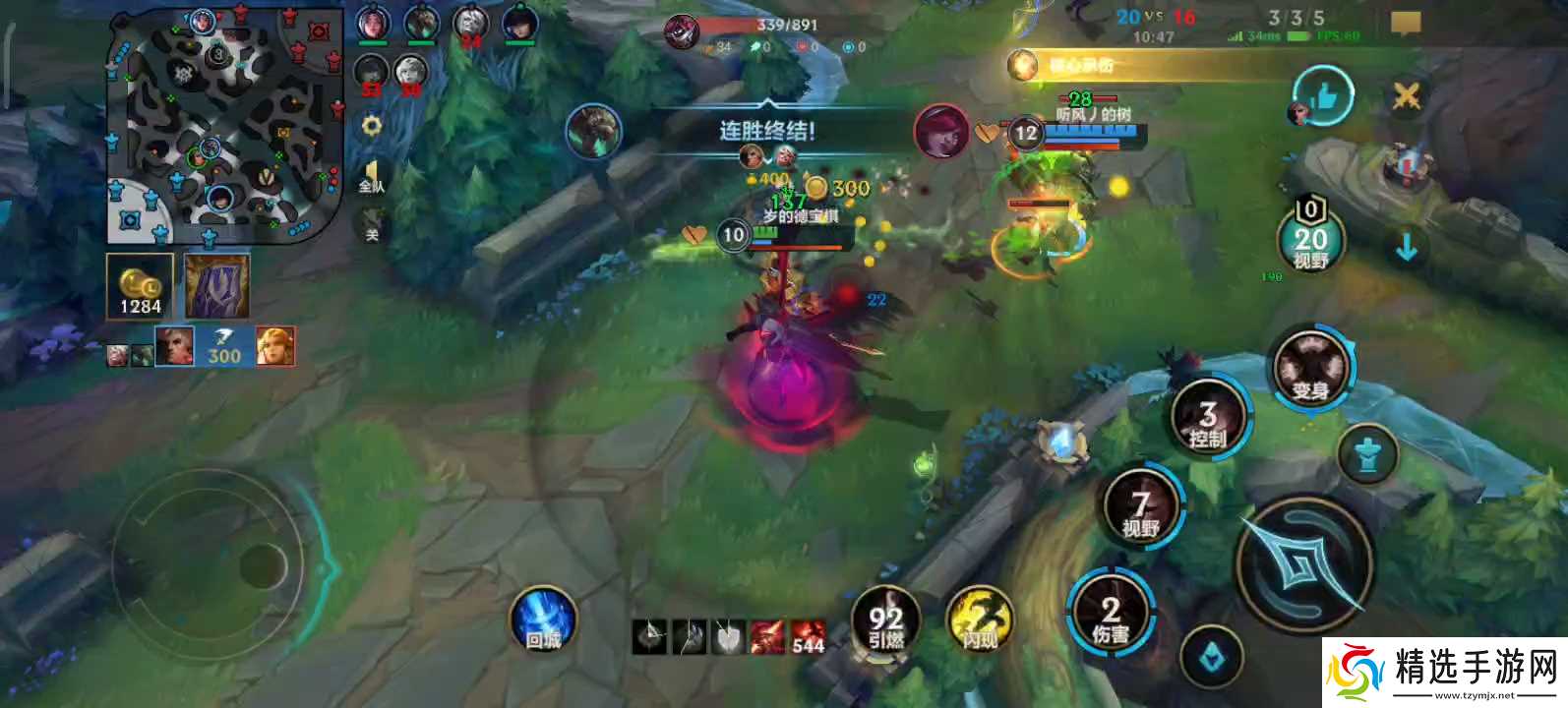
Task: Open the minimap
Action: click(x=224, y=125)
